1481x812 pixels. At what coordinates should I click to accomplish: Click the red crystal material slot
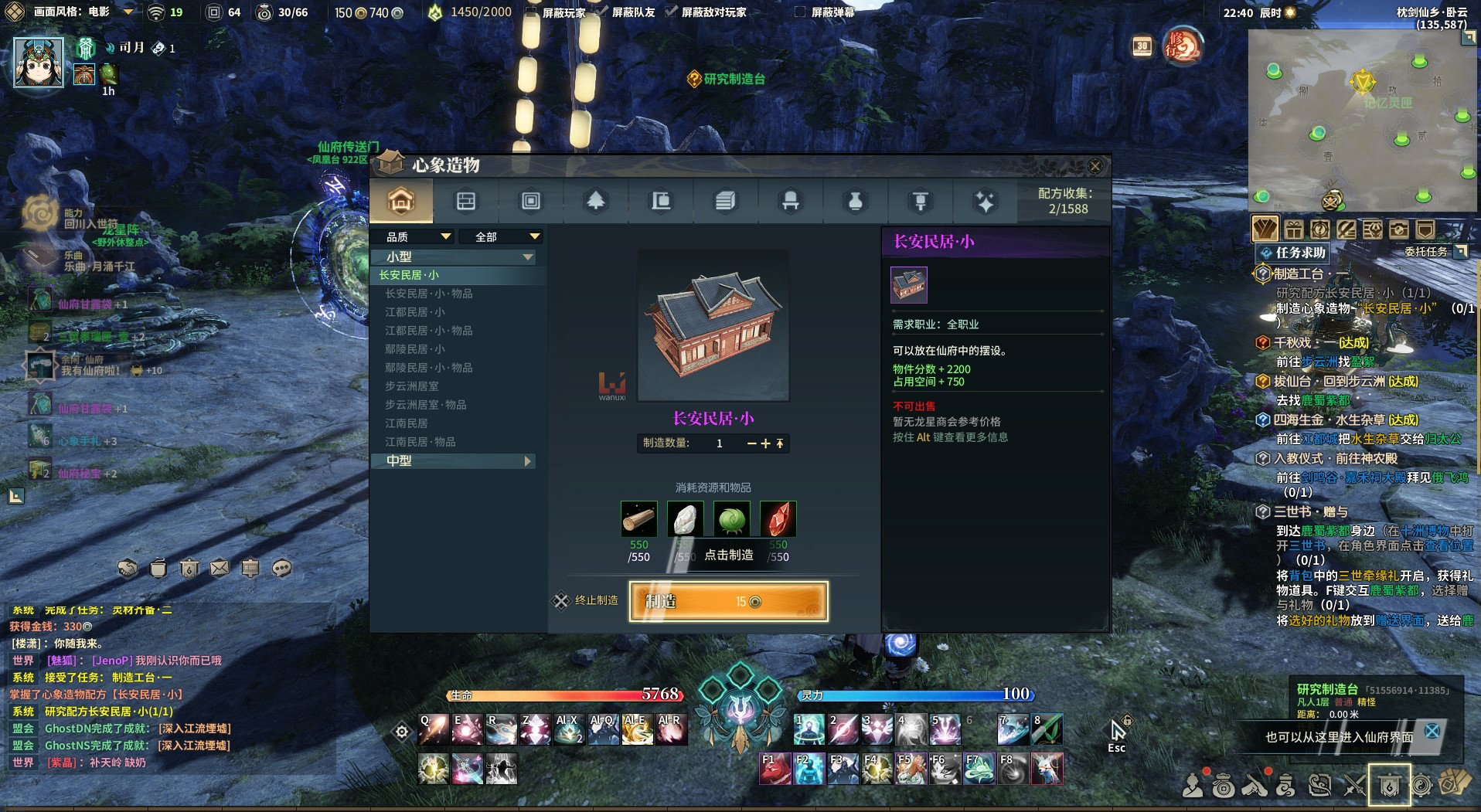point(778,519)
